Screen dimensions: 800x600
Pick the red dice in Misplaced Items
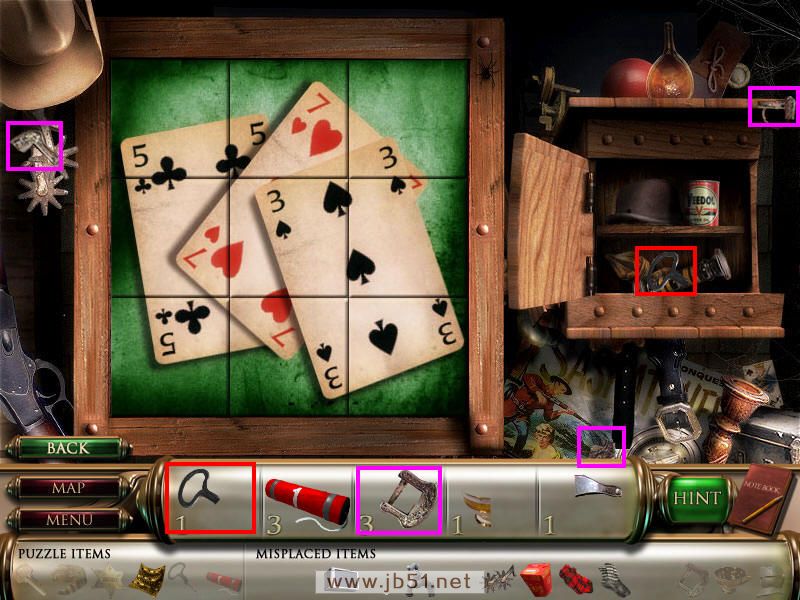click(536, 578)
